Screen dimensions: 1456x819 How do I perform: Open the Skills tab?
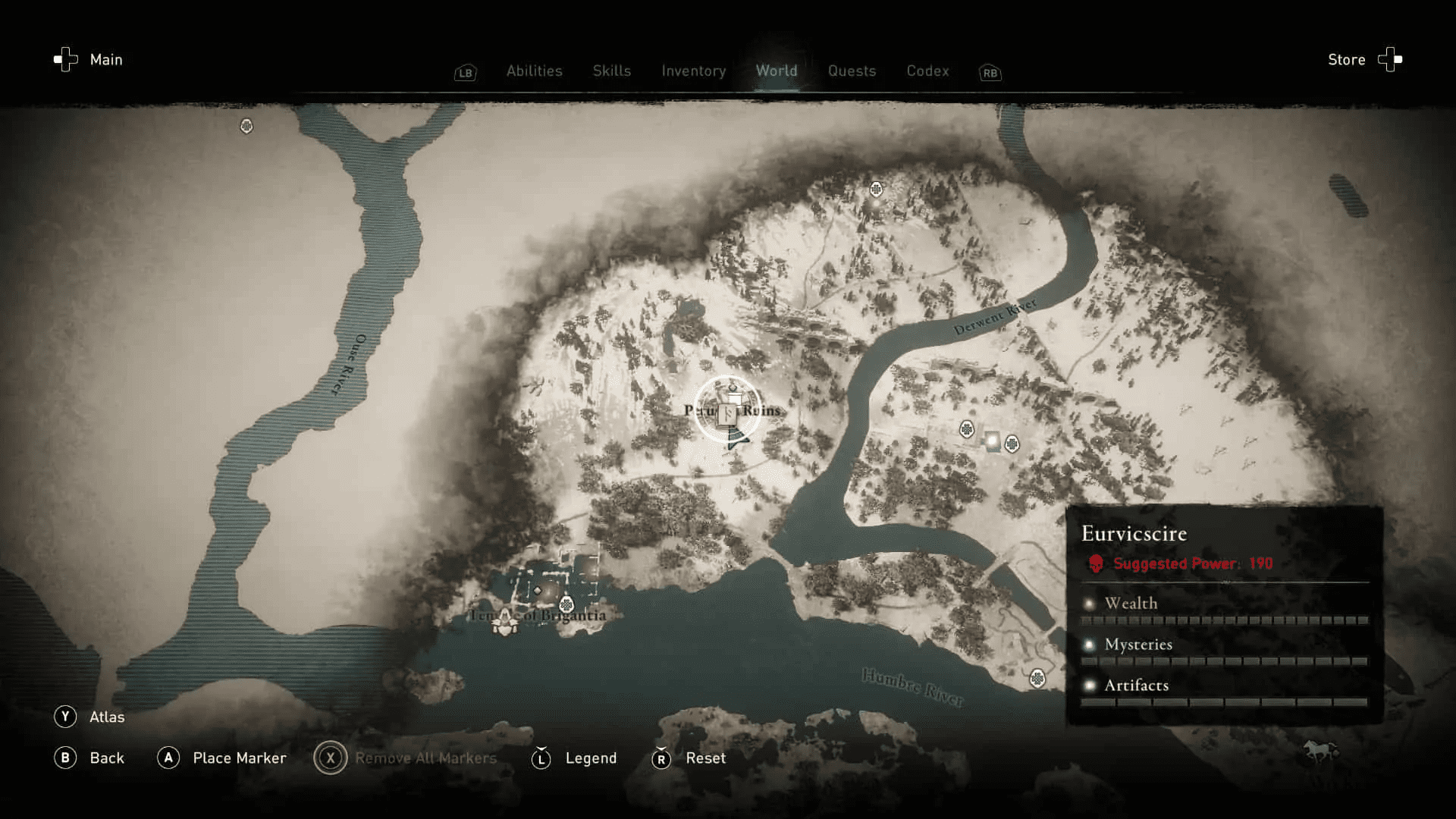[611, 71]
